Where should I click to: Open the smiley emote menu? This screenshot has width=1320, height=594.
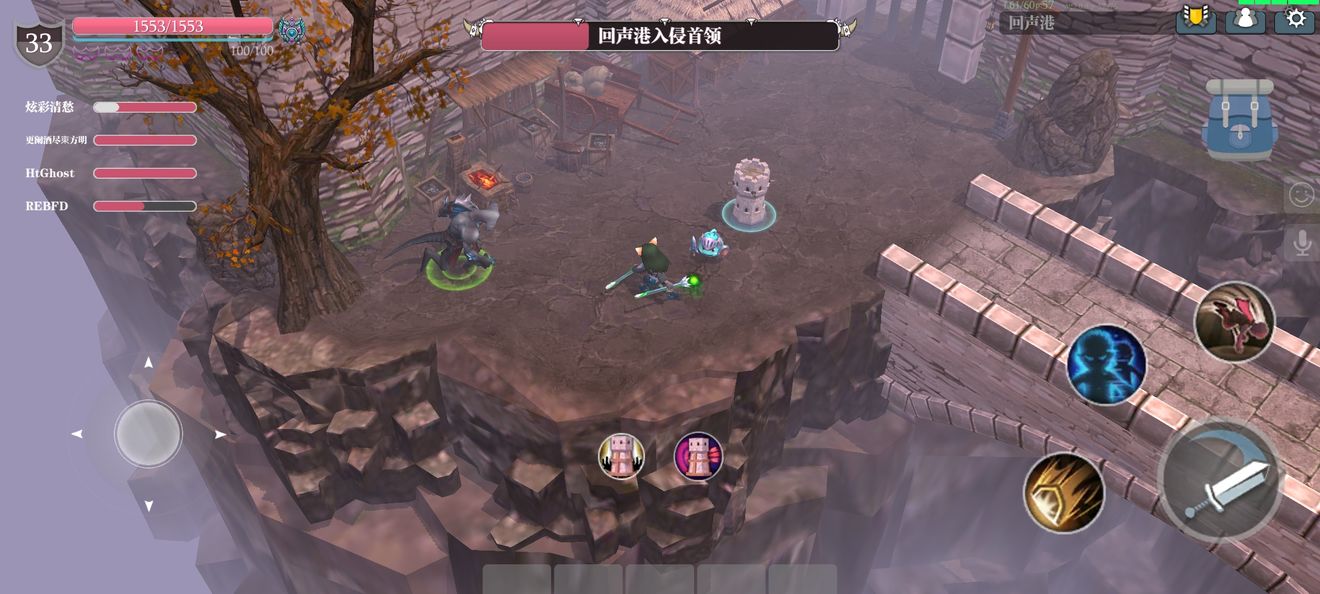pos(1301,194)
